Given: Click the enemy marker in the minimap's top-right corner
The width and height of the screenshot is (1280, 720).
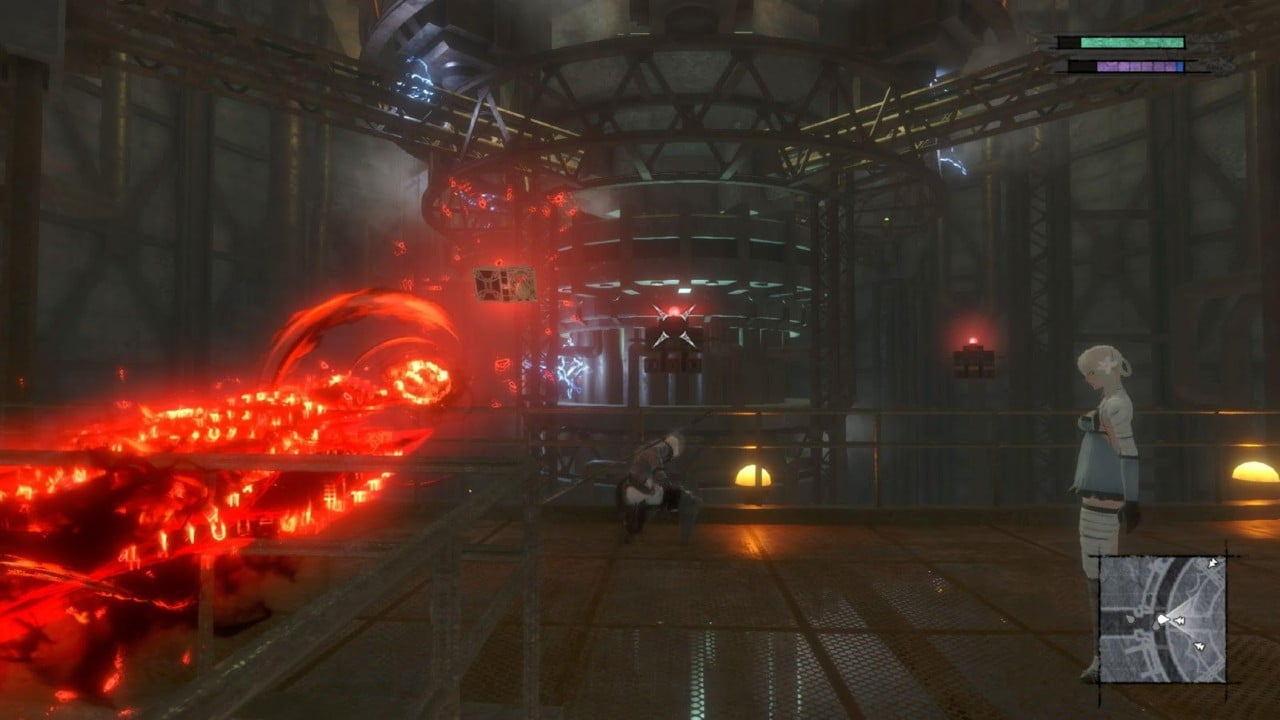Looking at the screenshot, I should (x=1213, y=564).
